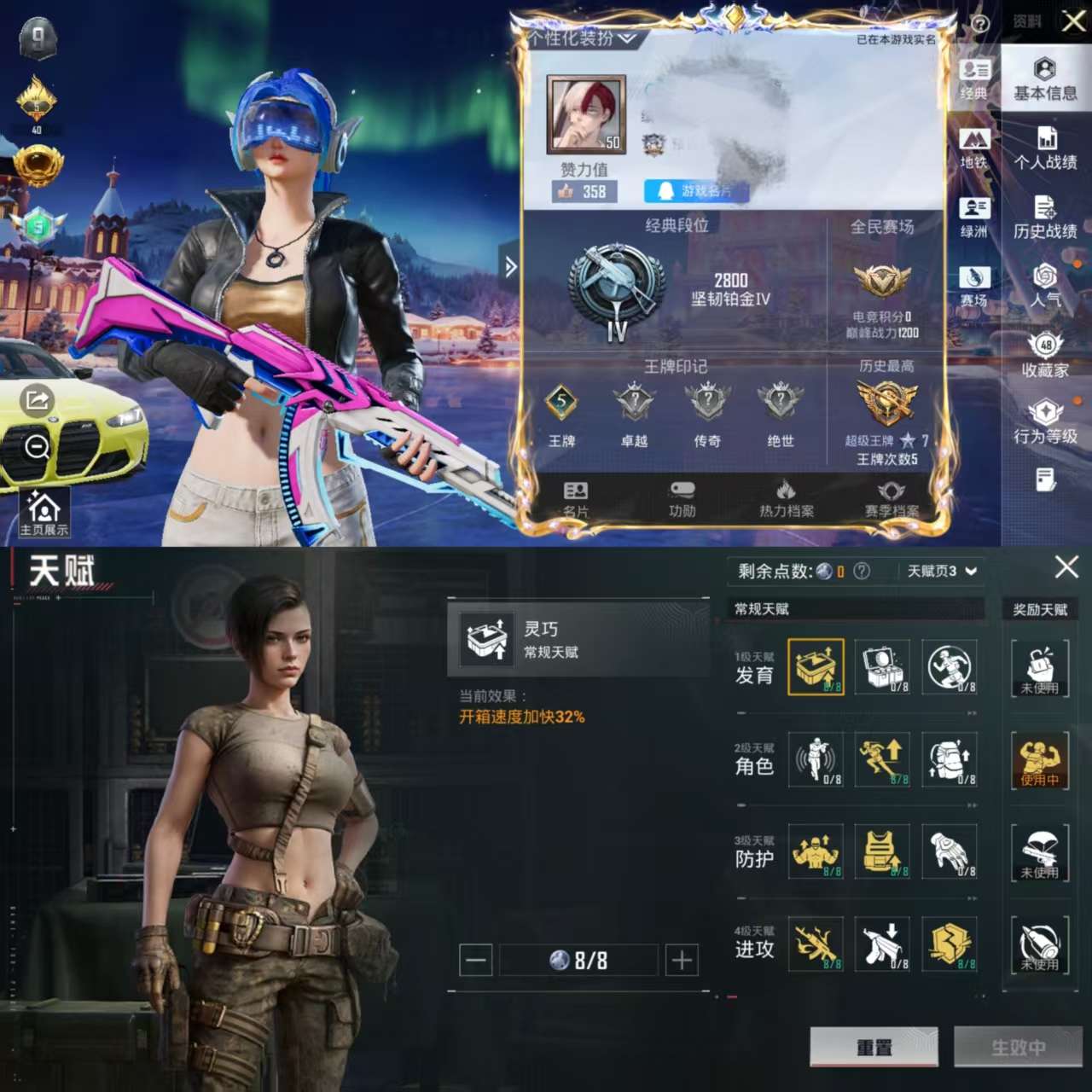The height and width of the screenshot is (1092, 1092).
Task: Open the 收藏家 collector tab
Action: click(x=1045, y=356)
